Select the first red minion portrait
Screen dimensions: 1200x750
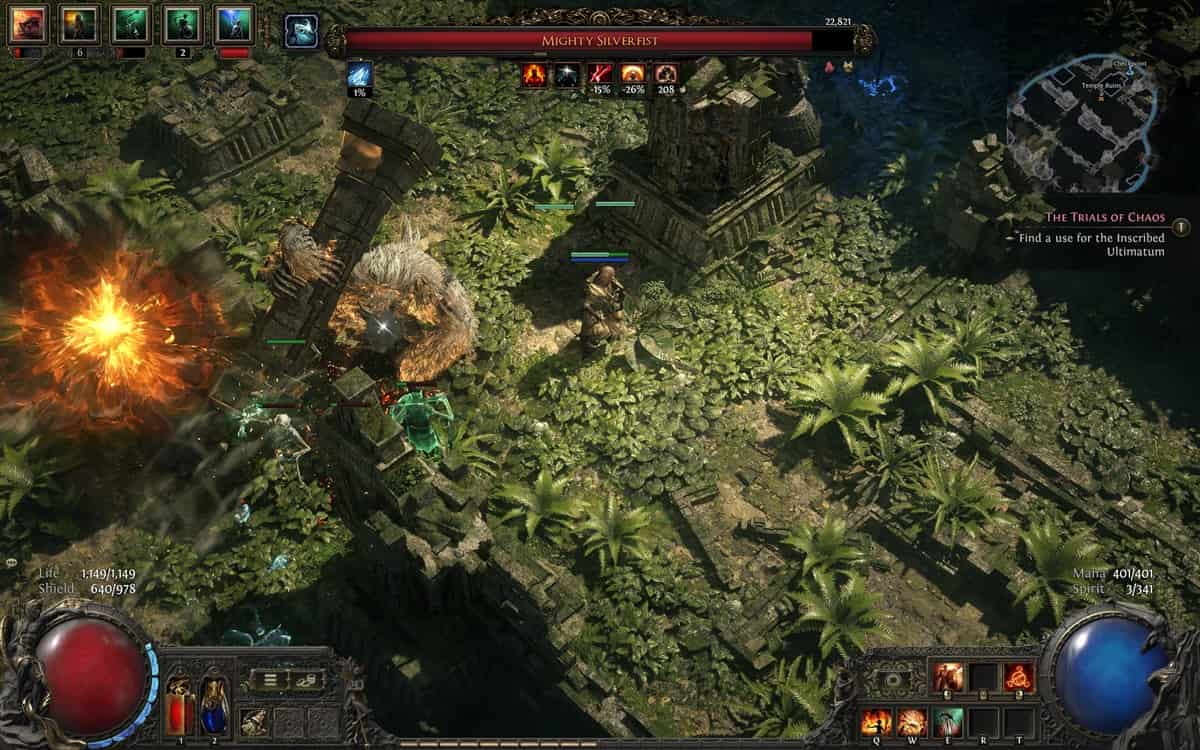pyautogui.click(x=27, y=25)
